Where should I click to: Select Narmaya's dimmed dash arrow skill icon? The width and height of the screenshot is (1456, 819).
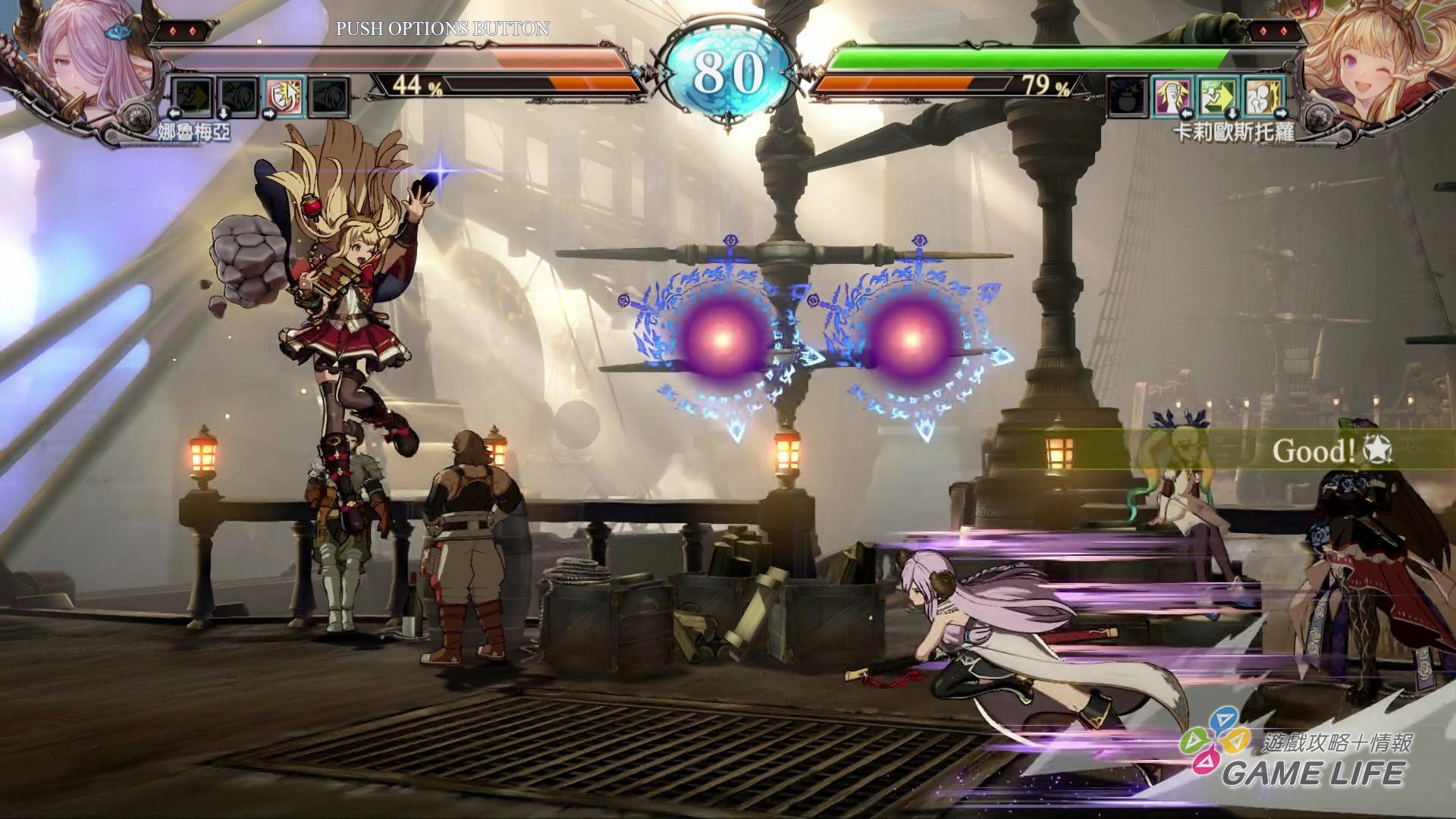coord(192,96)
